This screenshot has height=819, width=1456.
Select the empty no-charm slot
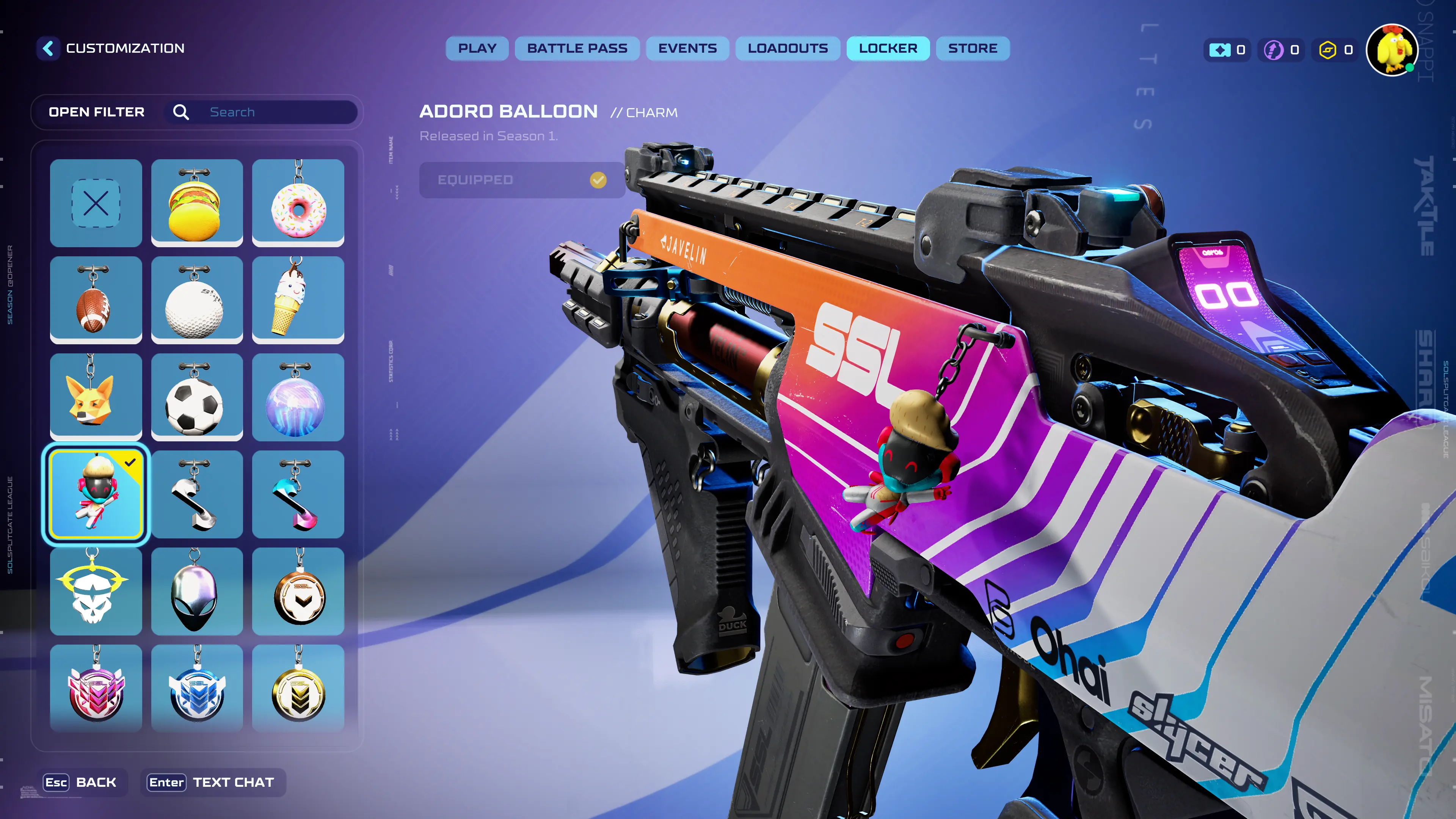(x=96, y=203)
